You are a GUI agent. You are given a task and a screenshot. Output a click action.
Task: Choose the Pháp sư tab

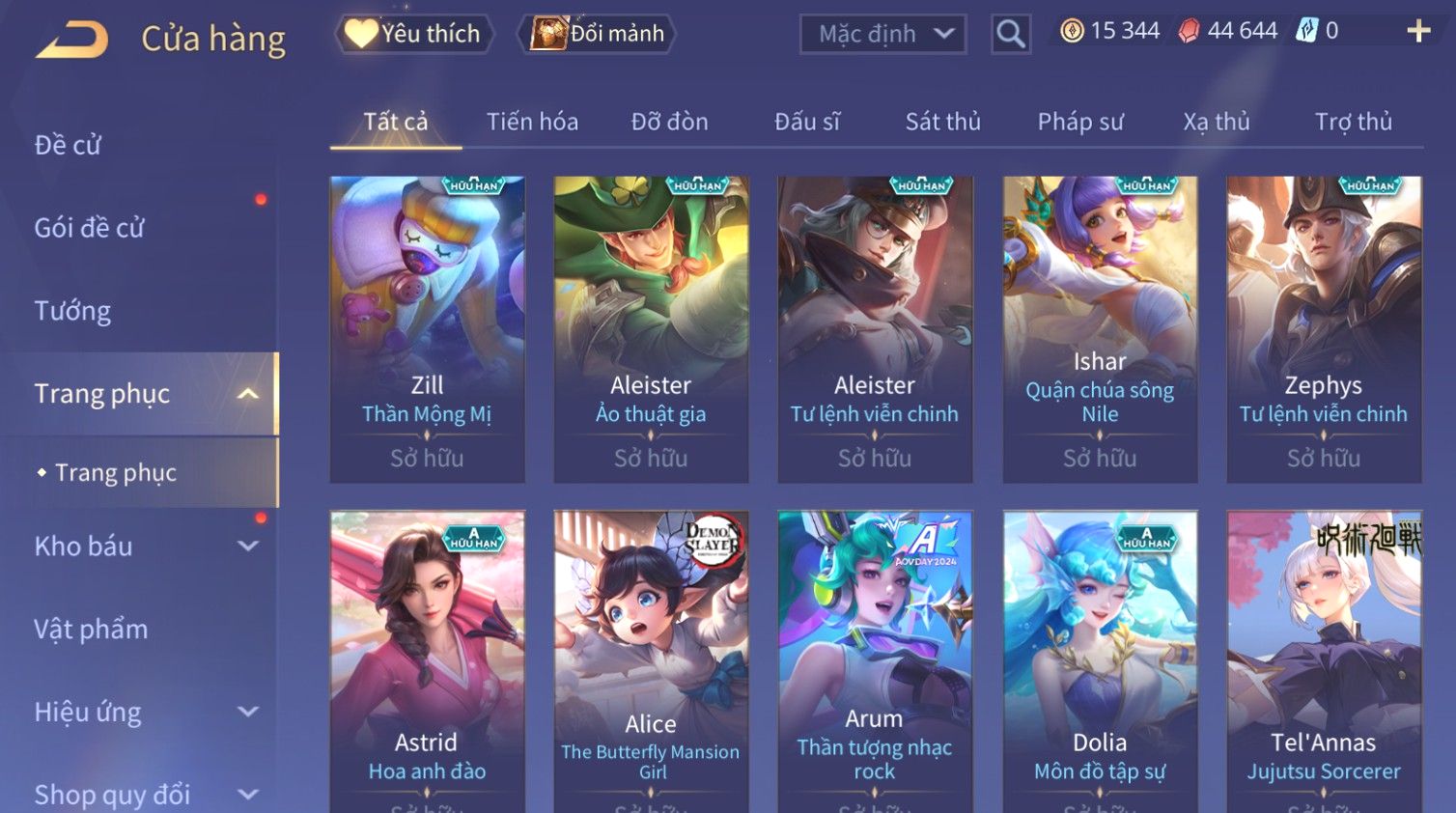pos(1080,122)
